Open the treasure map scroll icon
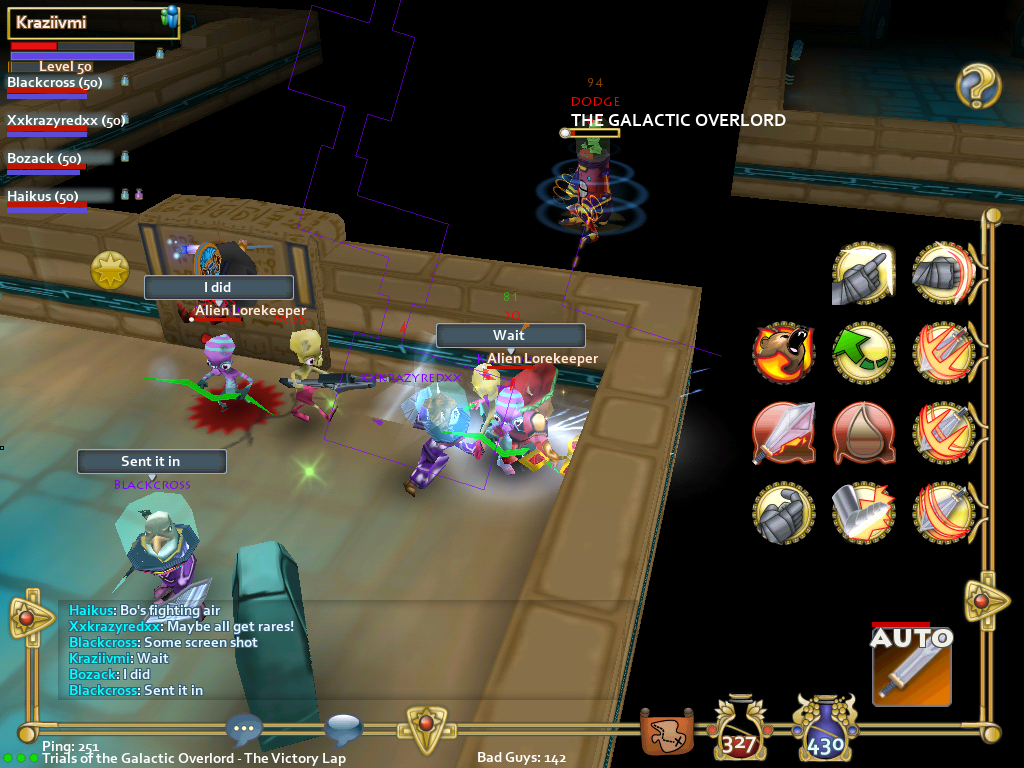The width and height of the screenshot is (1024, 768). tap(667, 735)
